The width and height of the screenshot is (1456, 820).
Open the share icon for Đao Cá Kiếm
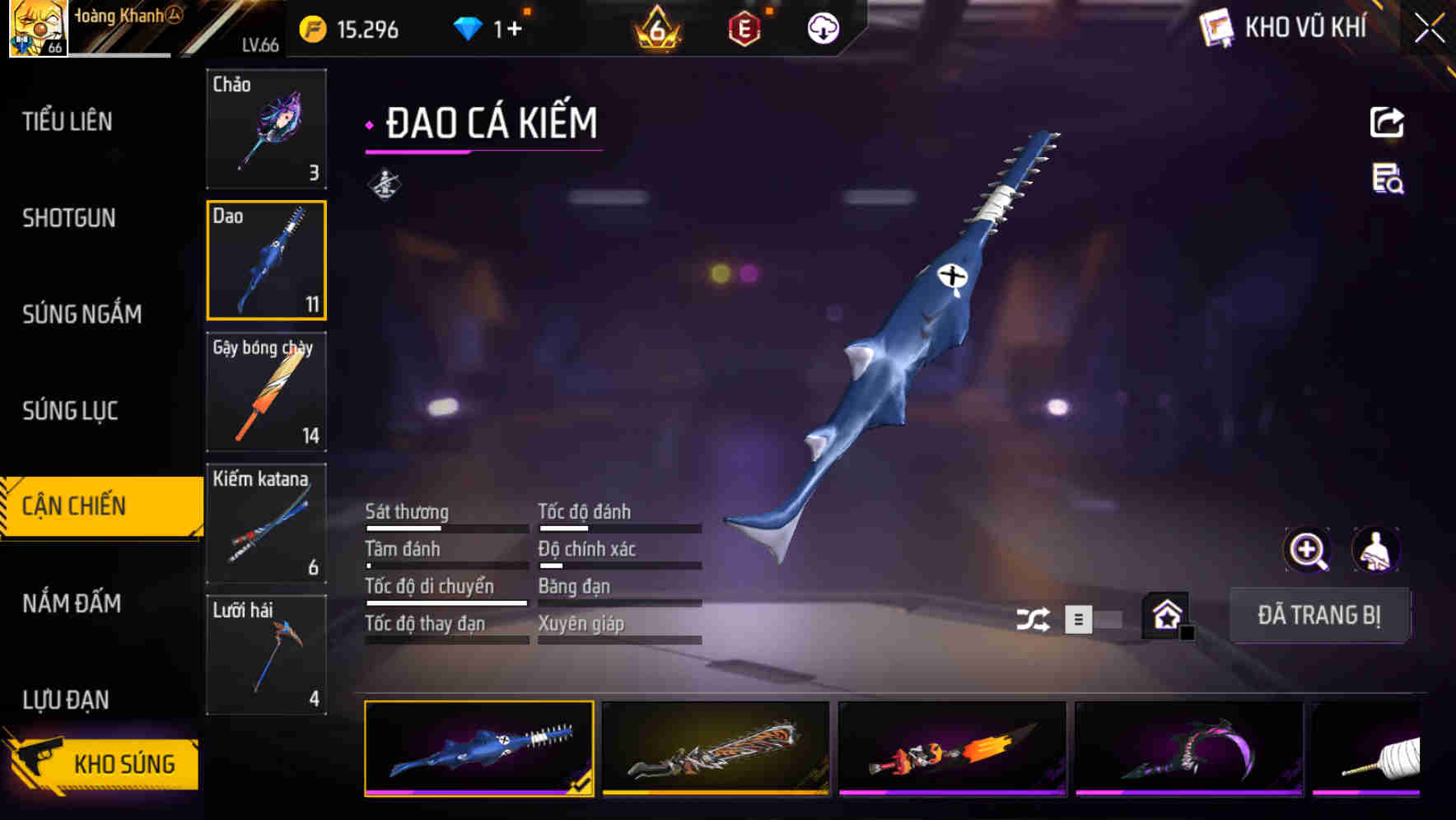(x=1387, y=122)
